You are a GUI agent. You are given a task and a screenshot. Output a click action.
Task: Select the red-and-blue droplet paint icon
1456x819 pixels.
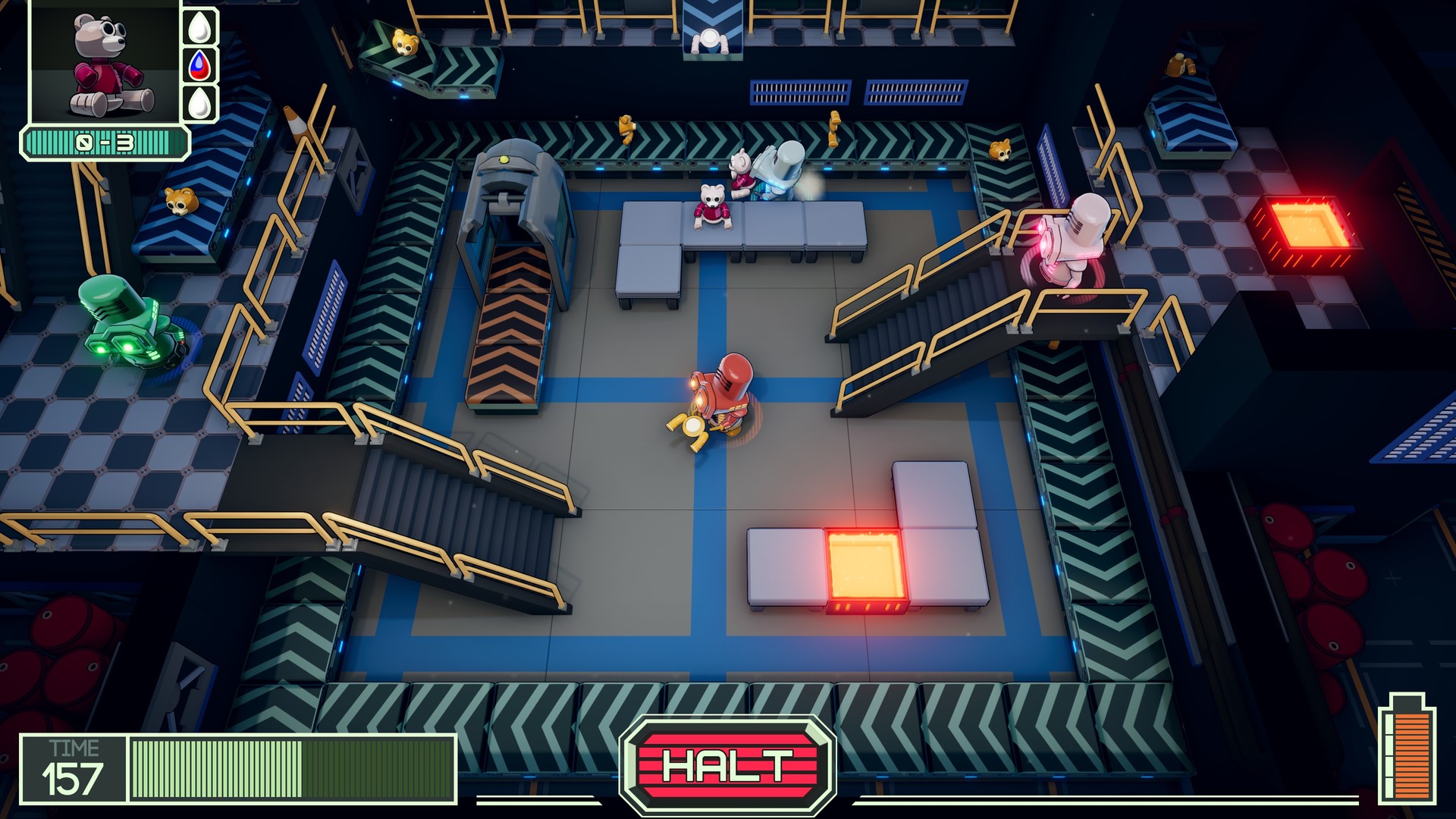tap(198, 66)
